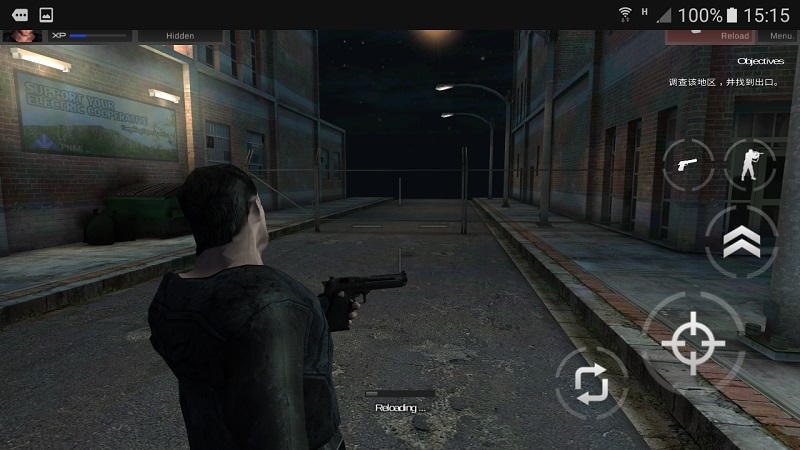Tap the triple chevron up button
Viewport: 800px width, 450px height.
pos(741,241)
